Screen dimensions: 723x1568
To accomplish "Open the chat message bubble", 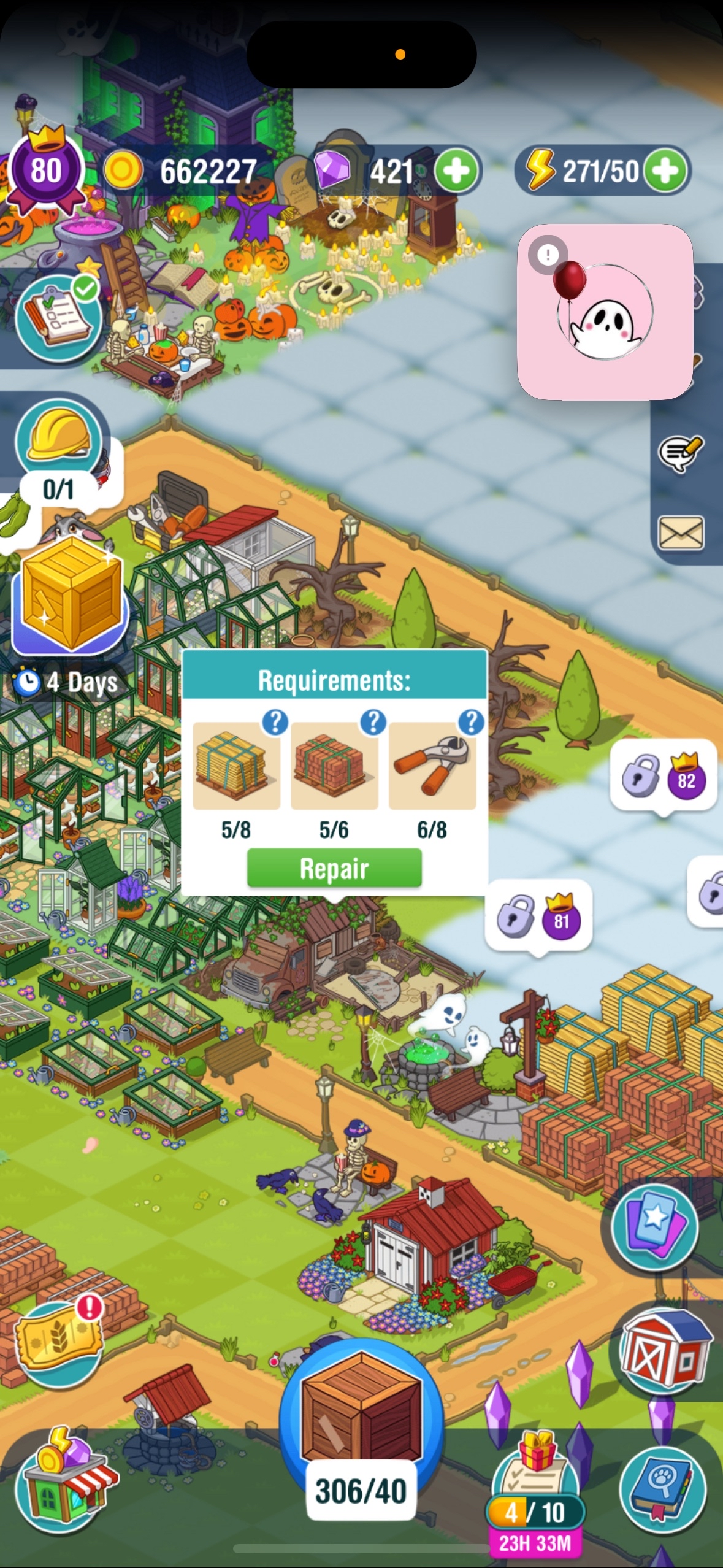I will [x=680, y=454].
